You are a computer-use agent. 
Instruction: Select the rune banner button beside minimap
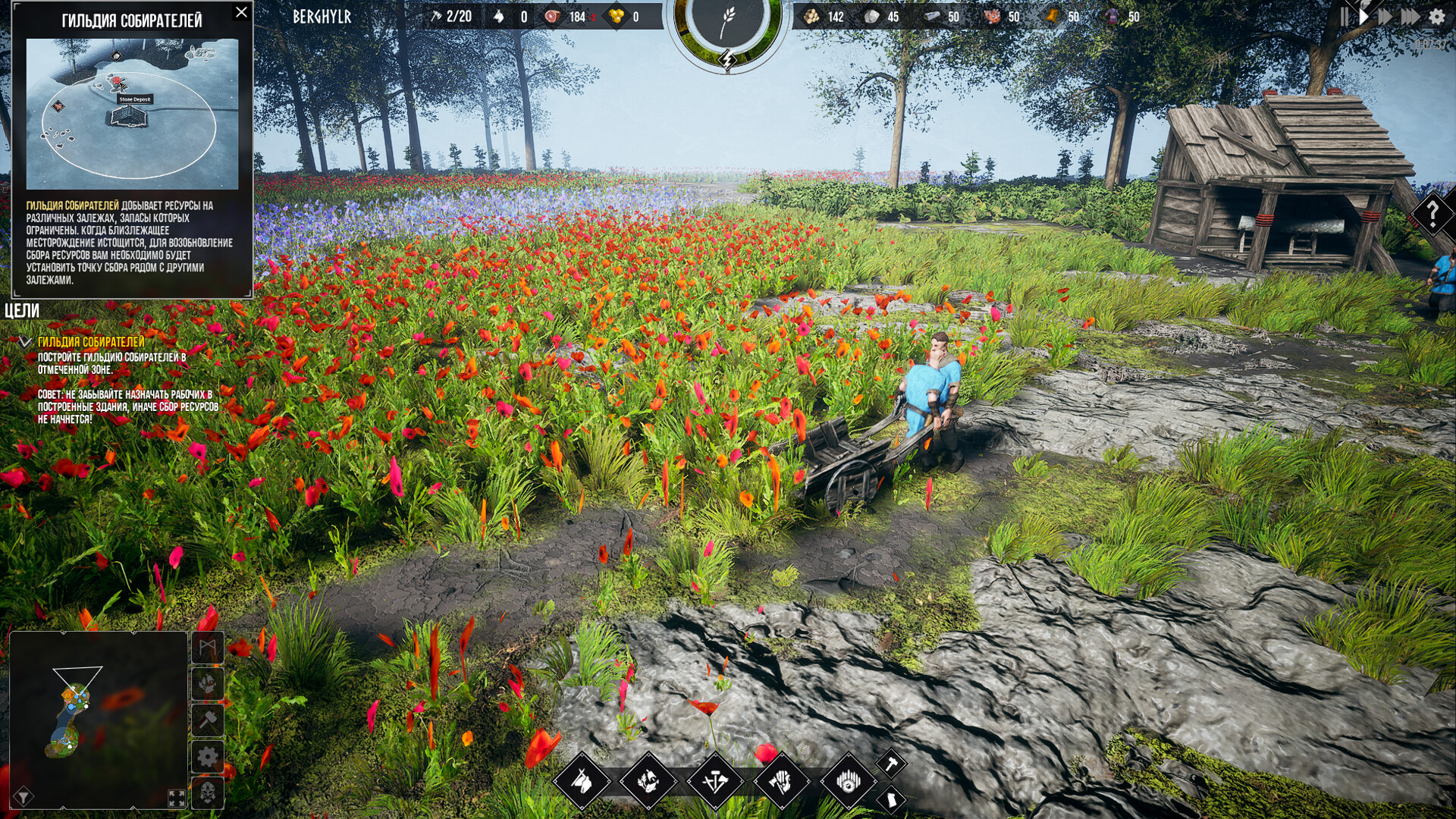[208, 648]
